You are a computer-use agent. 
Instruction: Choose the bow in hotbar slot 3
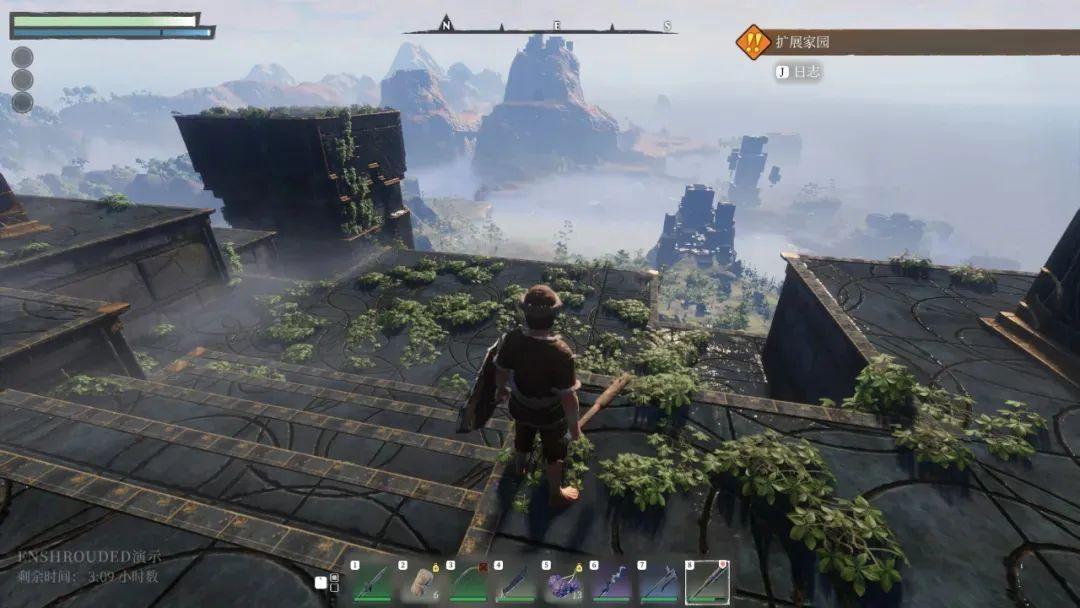coord(466,582)
